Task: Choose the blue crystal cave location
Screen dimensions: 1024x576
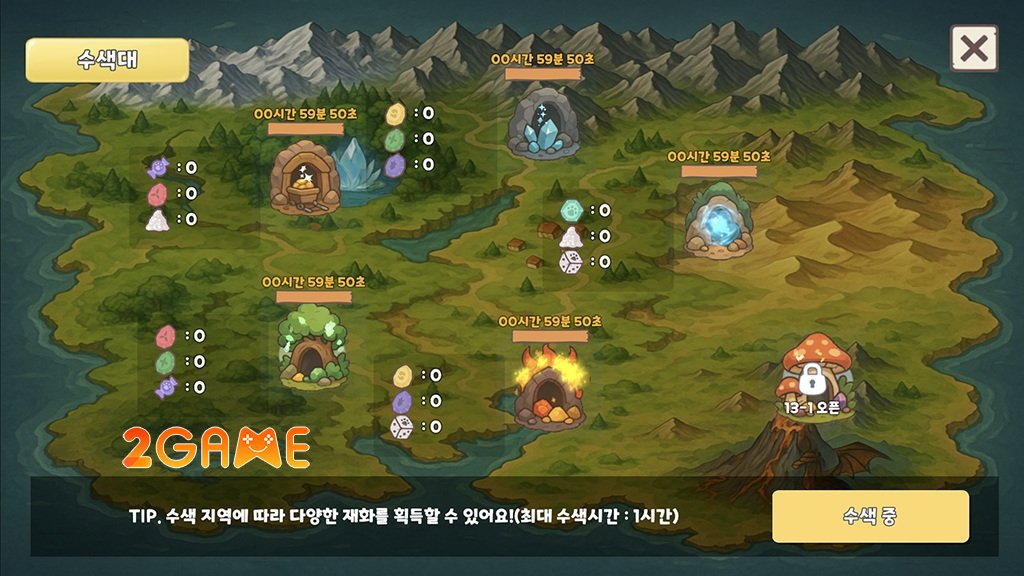Action: point(543,124)
